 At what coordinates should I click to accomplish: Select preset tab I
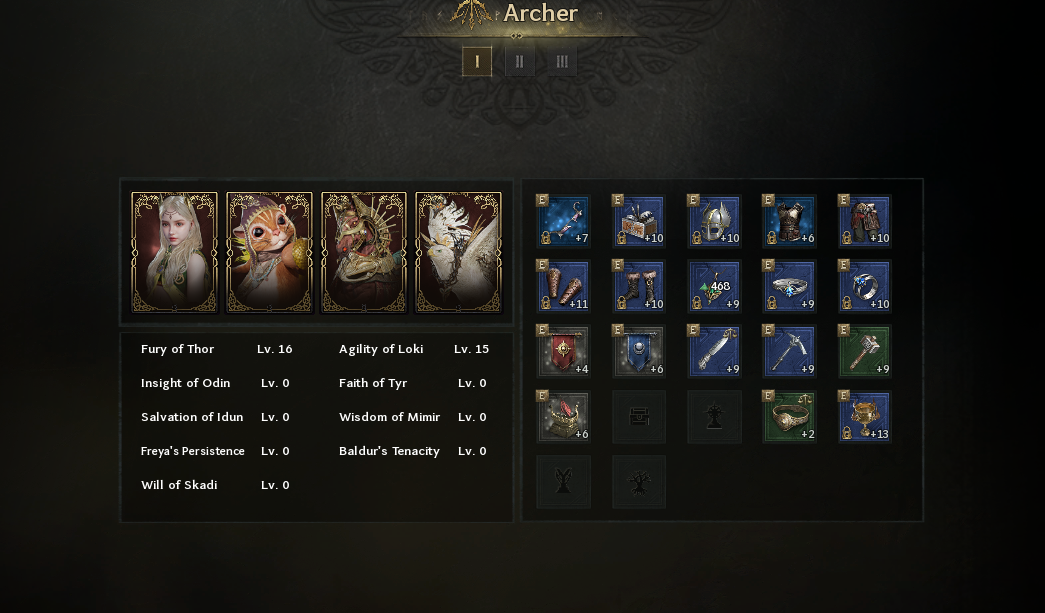477,62
